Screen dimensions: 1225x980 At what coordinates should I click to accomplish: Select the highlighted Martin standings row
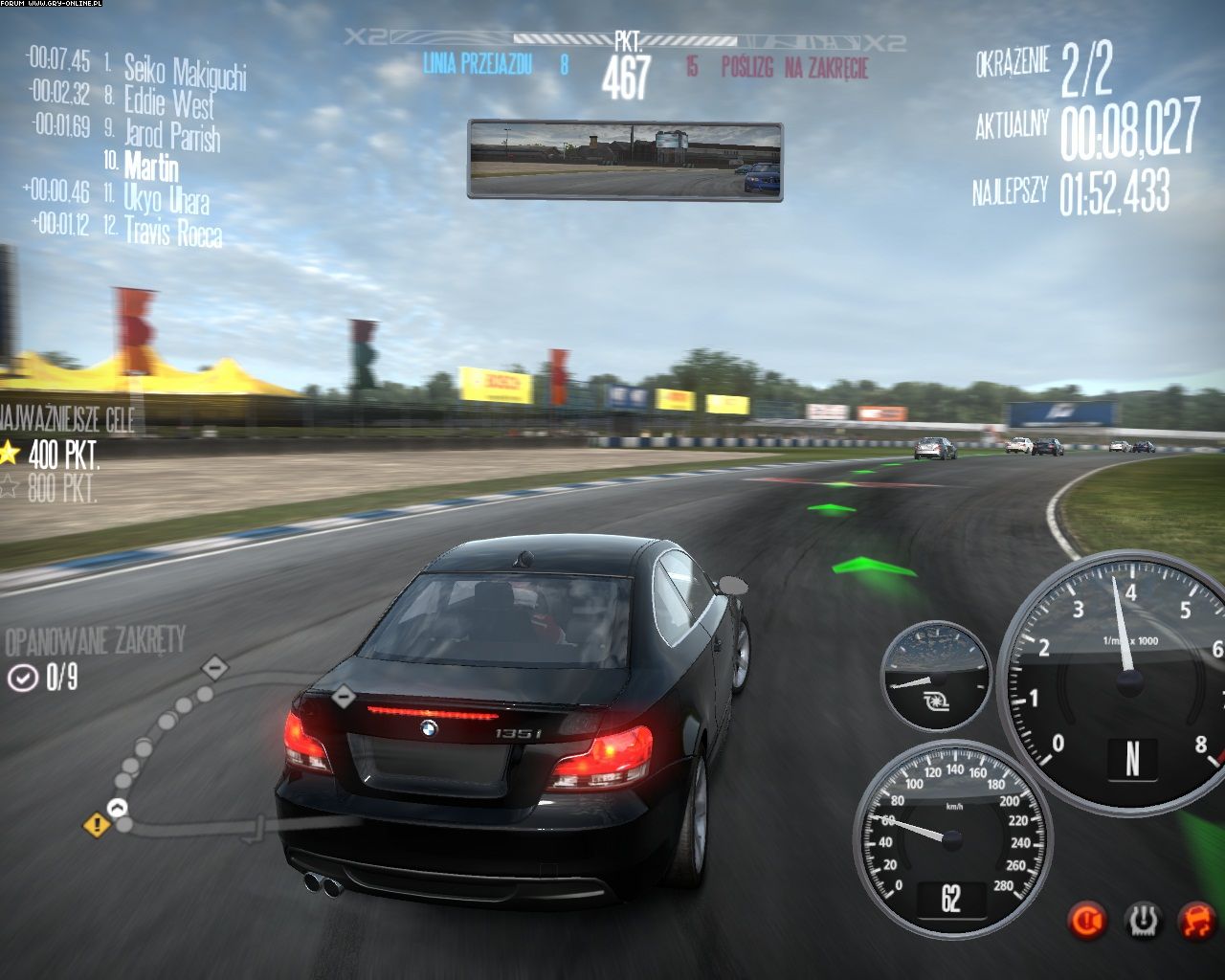(x=151, y=167)
